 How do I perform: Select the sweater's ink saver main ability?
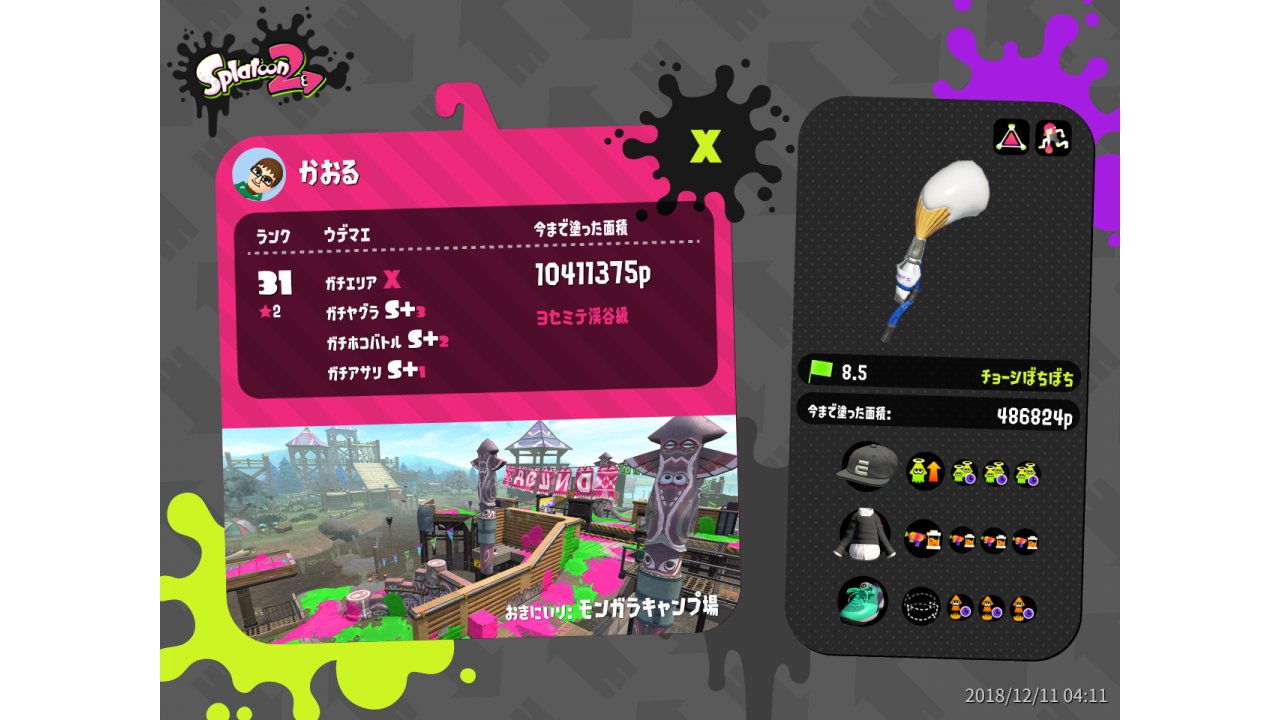point(923,538)
